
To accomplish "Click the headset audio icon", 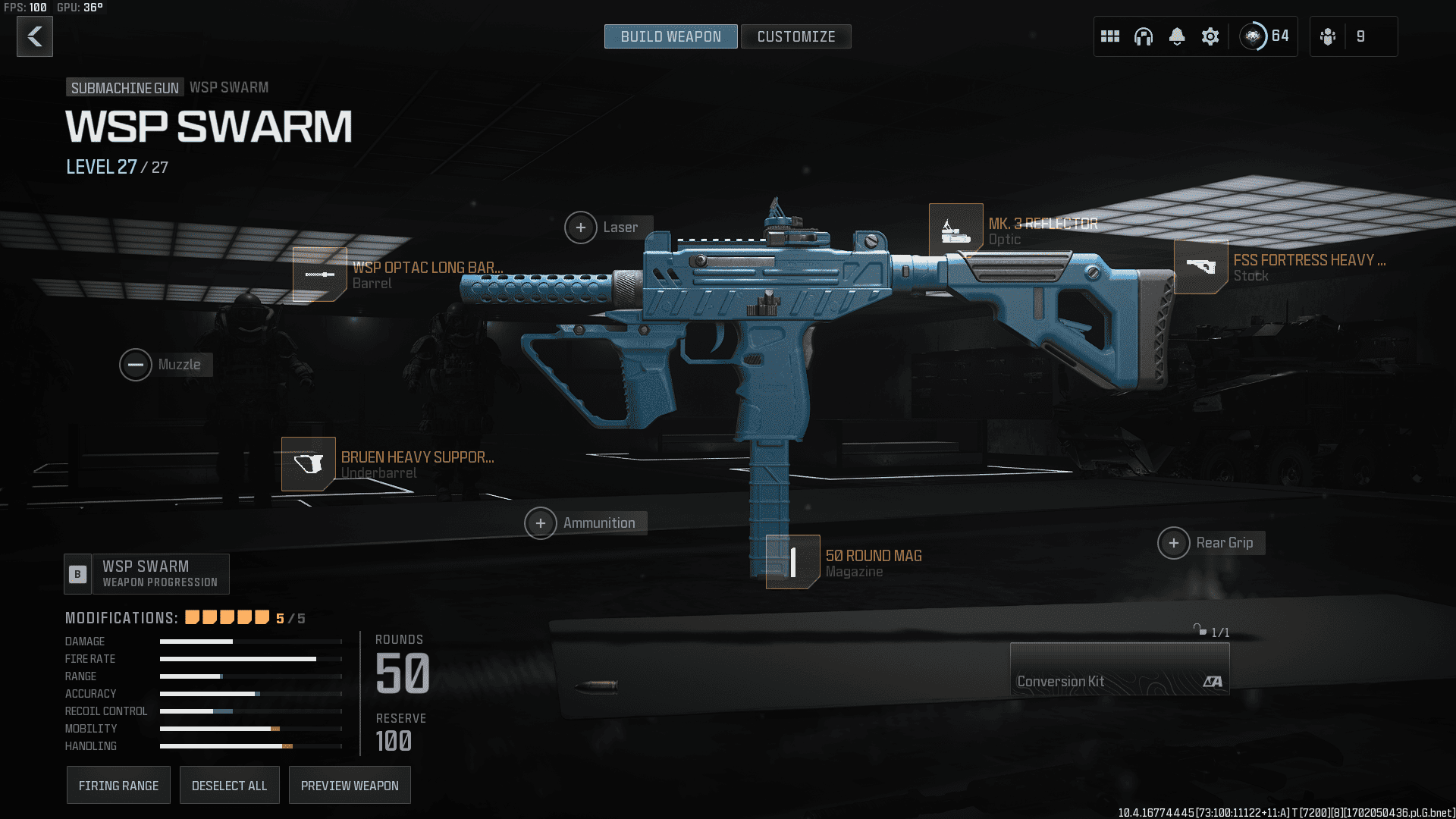I will [1144, 36].
